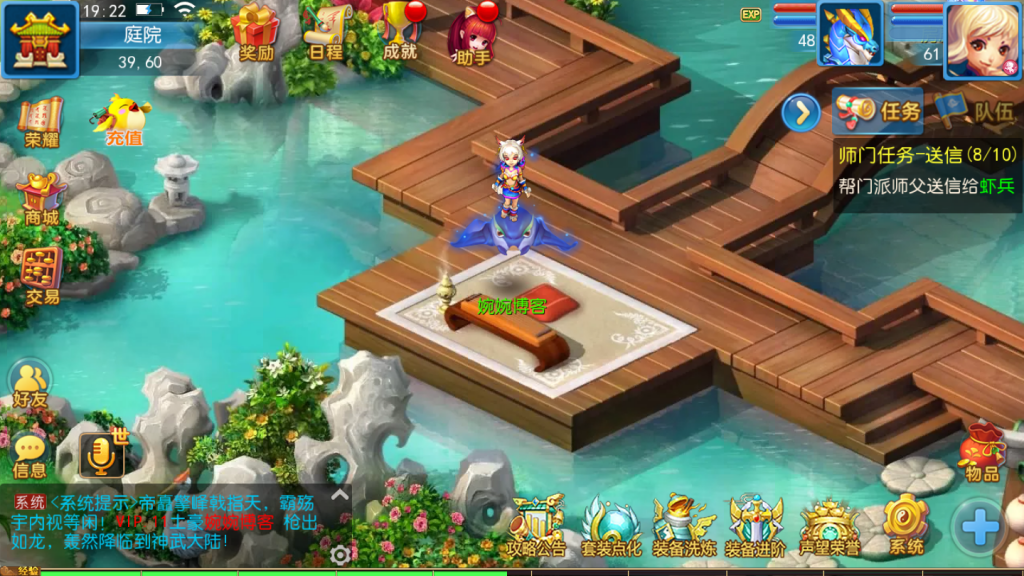Open the 系统 system settings gear

[906, 525]
